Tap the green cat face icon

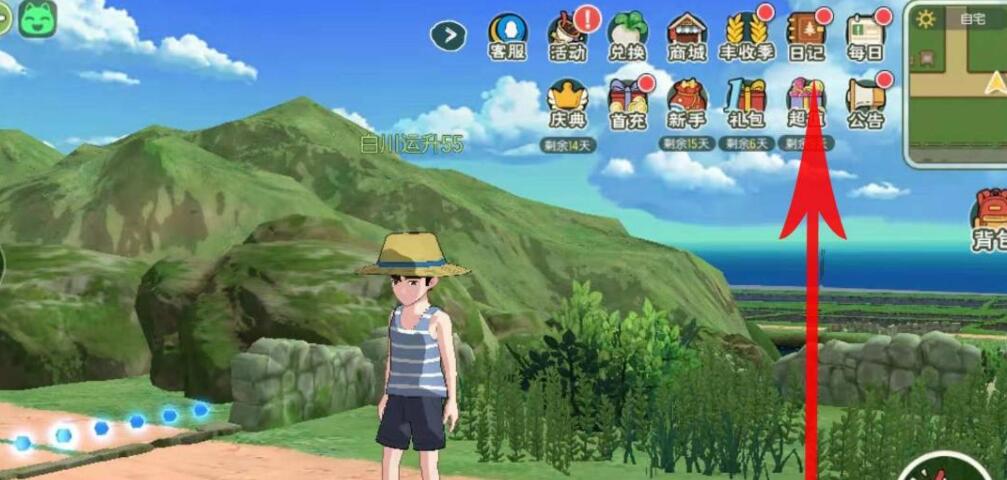[37, 19]
